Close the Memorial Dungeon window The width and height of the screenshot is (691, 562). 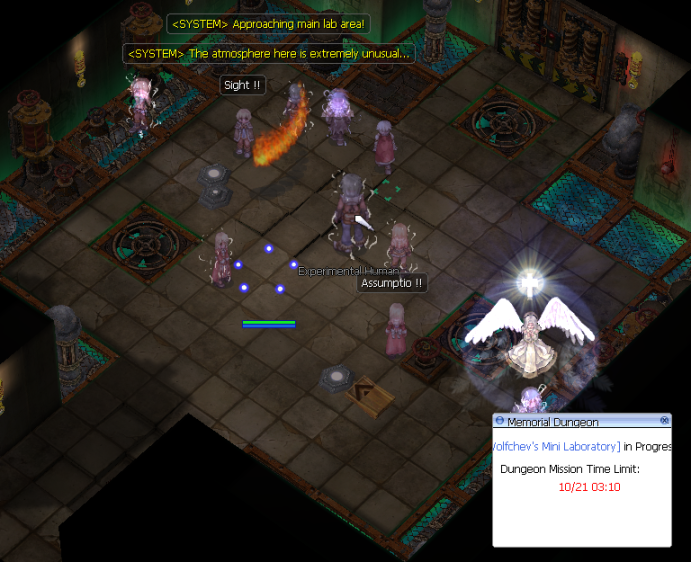(x=664, y=421)
